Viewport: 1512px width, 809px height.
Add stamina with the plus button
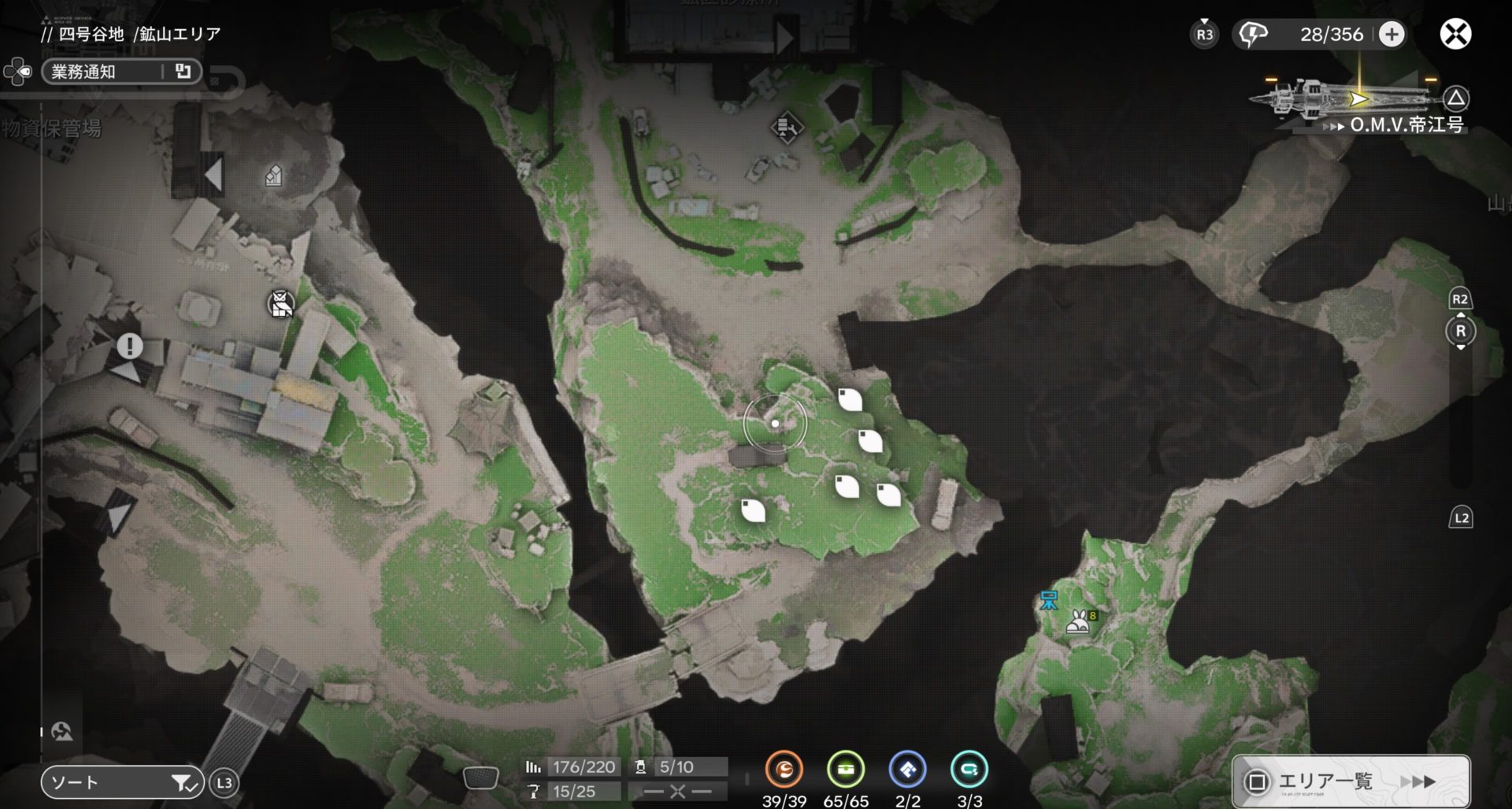(1392, 35)
